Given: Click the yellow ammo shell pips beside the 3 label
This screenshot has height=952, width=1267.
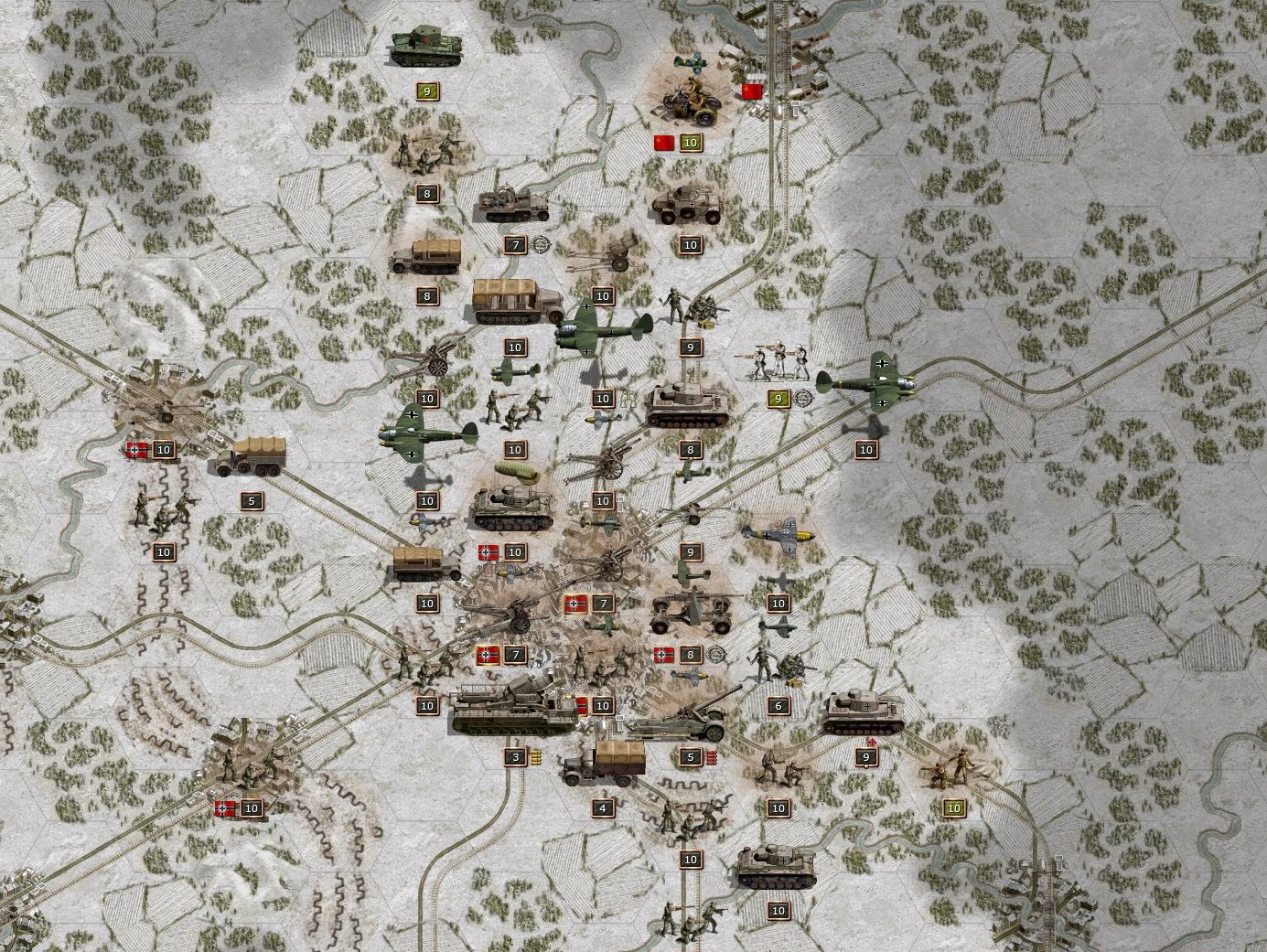Looking at the screenshot, I should click(536, 757).
